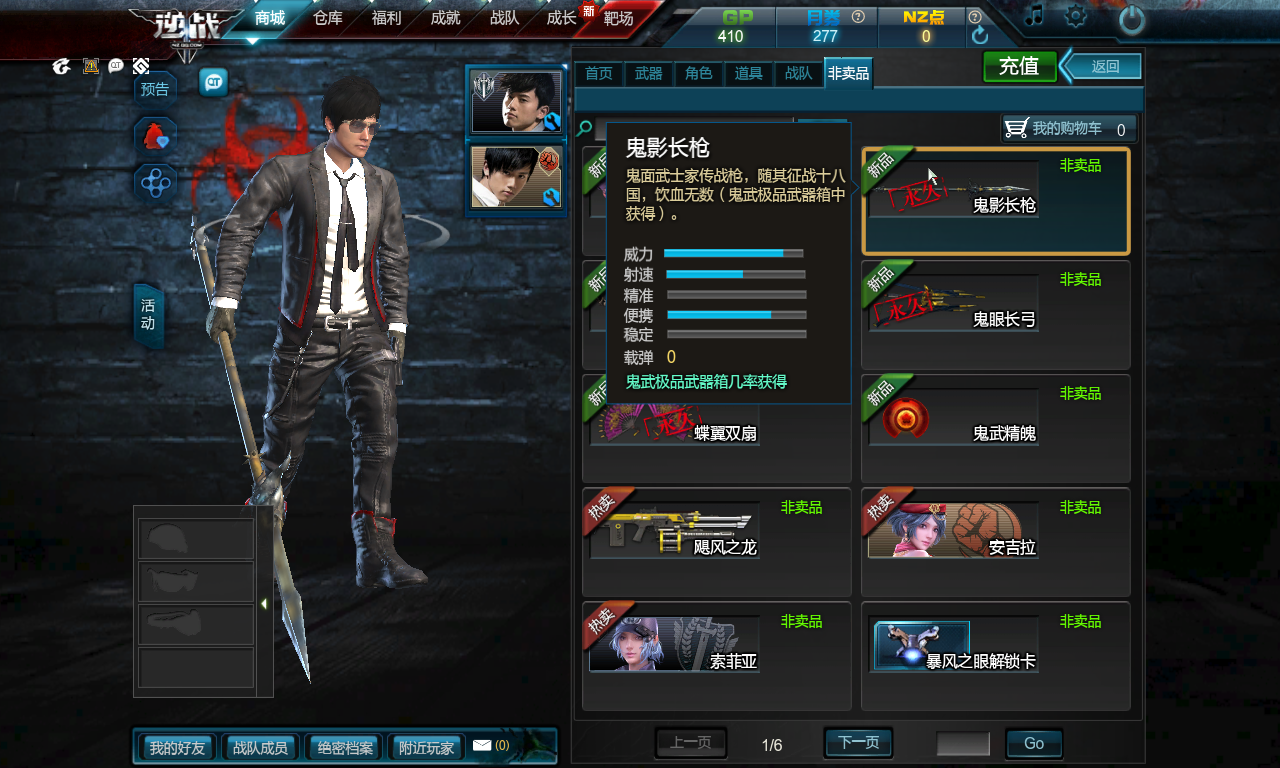Switch to the 角色 characters tab

tap(698, 74)
